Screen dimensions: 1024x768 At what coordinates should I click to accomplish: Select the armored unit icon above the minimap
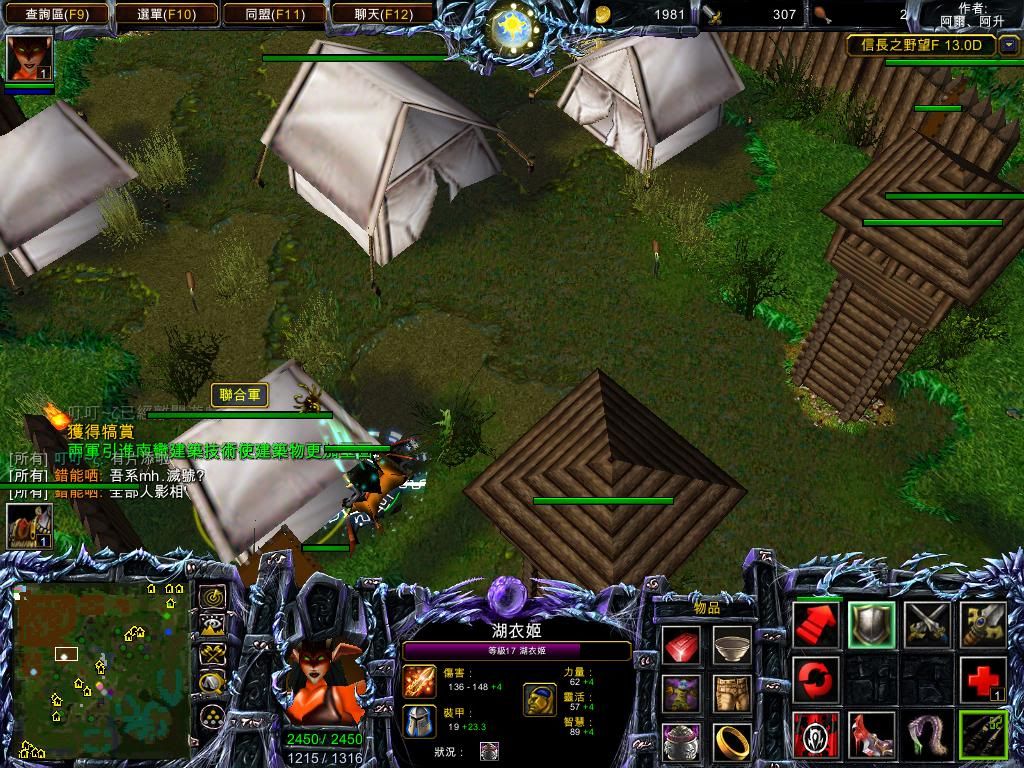pyautogui.click(x=29, y=526)
